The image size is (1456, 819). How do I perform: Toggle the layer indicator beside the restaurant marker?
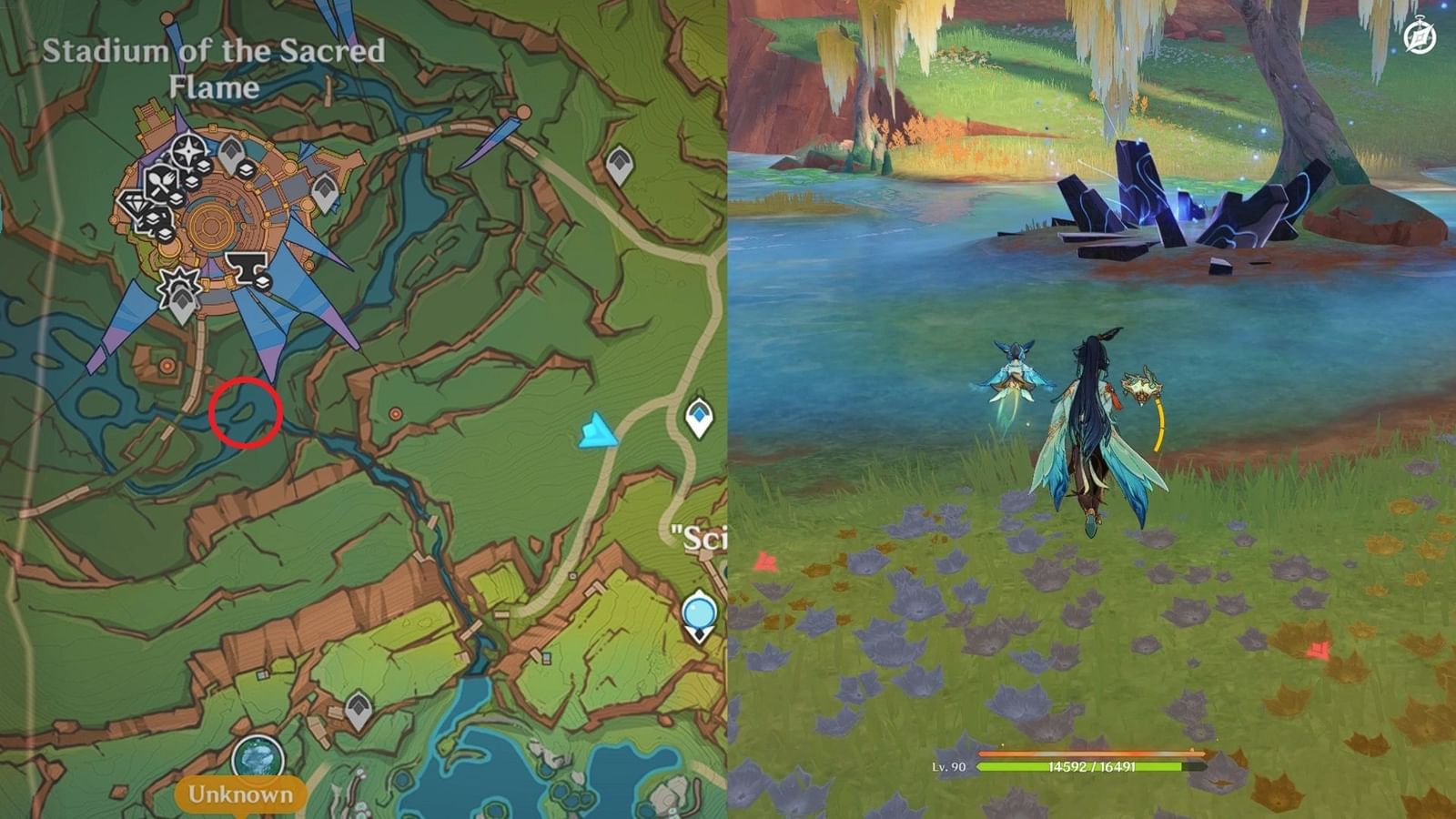pos(175,197)
